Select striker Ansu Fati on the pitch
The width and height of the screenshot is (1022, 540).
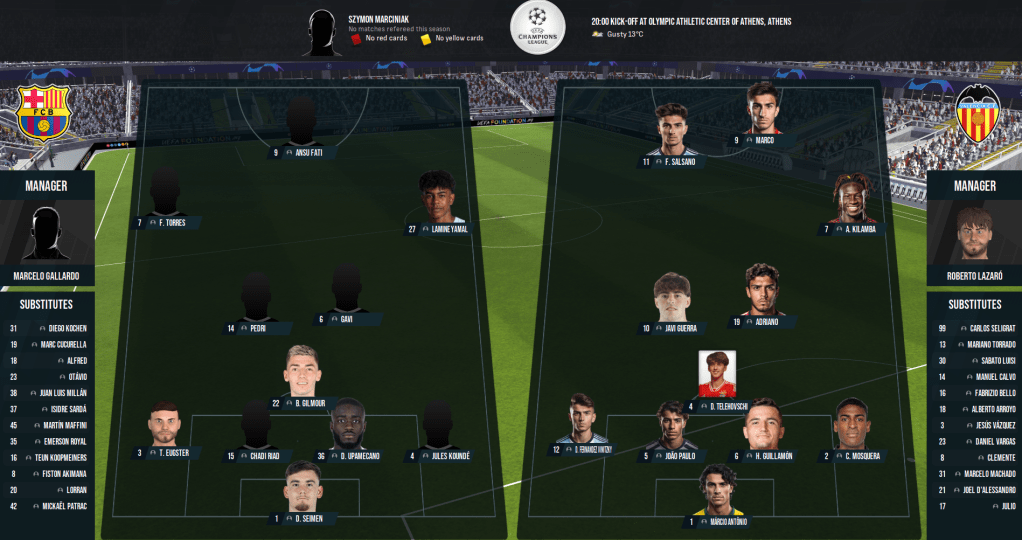[301, 125]
